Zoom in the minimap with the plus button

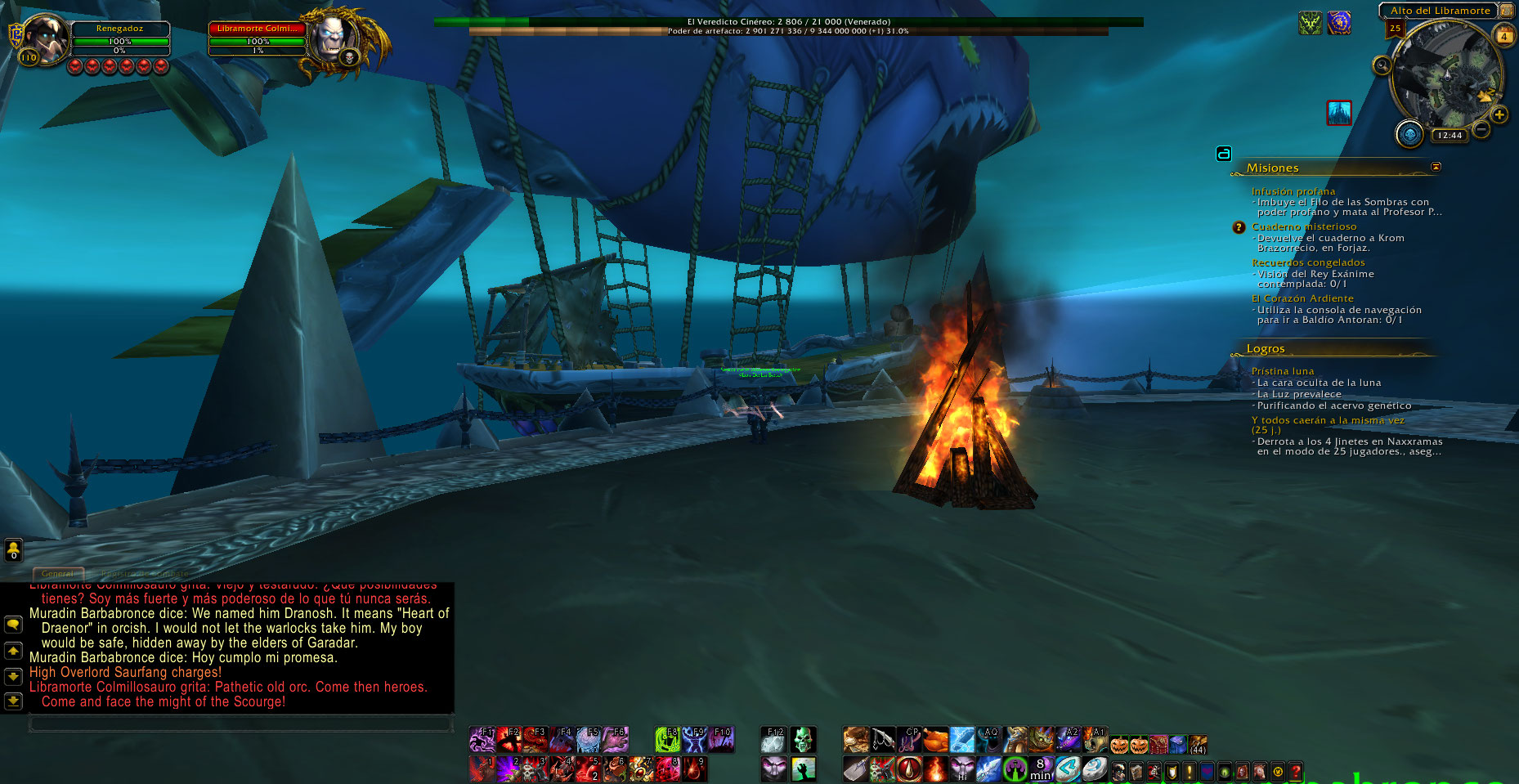(x=1499, y=115)
